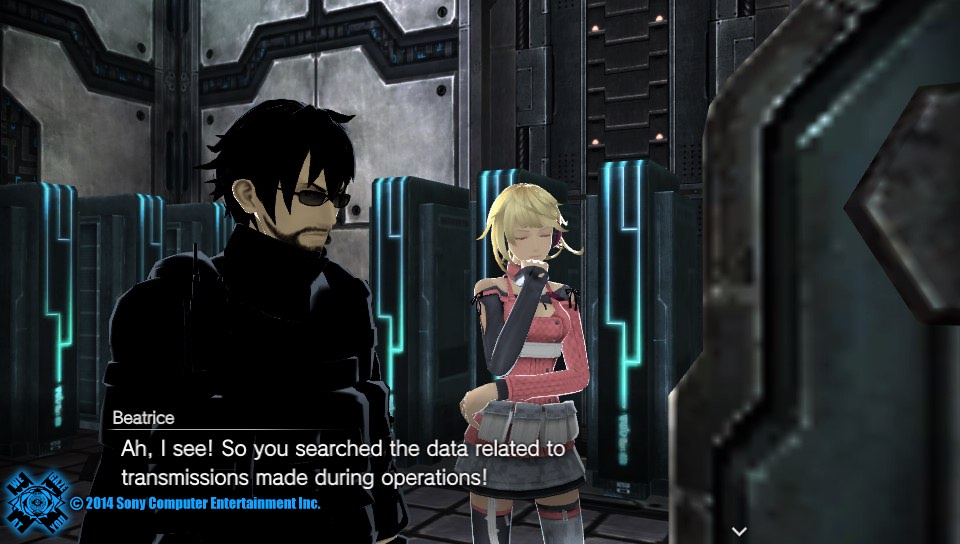This screenshot has width=960, height=544.
Task: Click the dialogue continue chevron arrow
Action: tap(739, 530)
